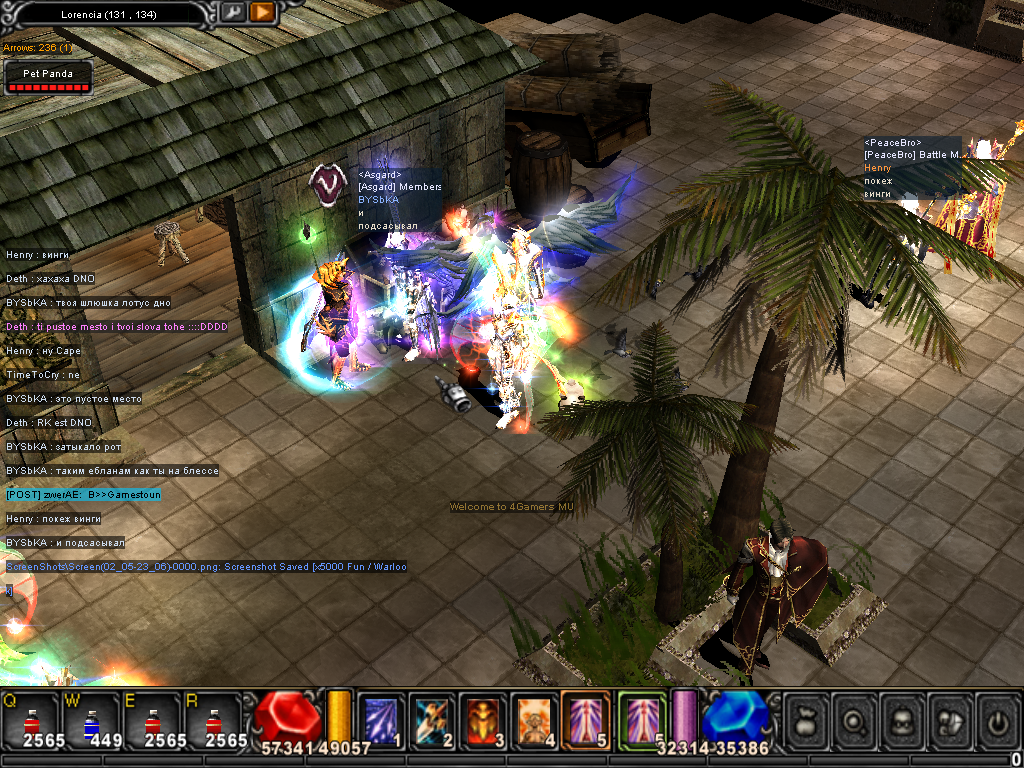Screen dimensions: 1024x768
Task: Select the blue streaks skill in slot 1
Action: click(381, 720)
